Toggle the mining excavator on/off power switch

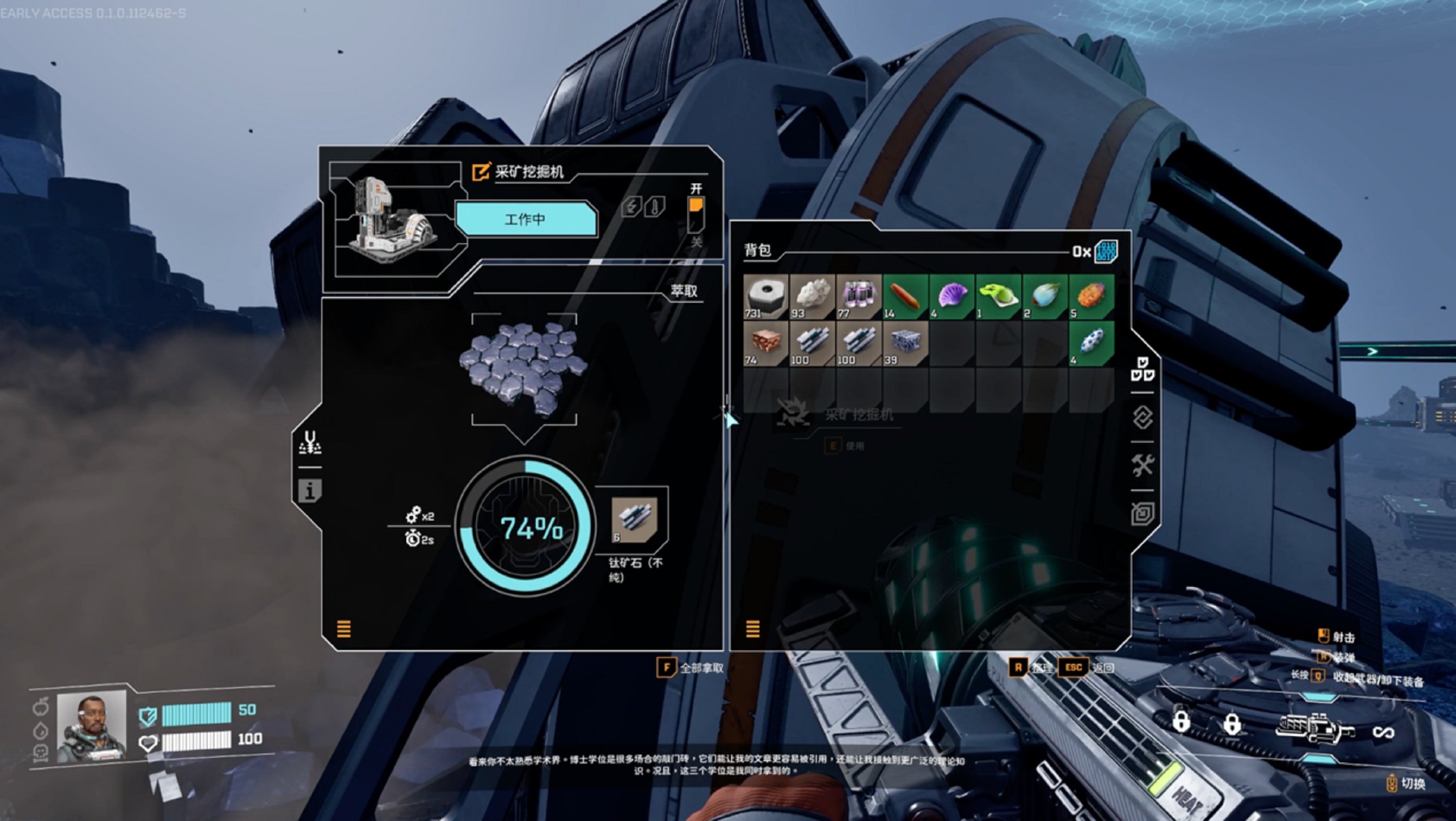click(x=696, y=215)
